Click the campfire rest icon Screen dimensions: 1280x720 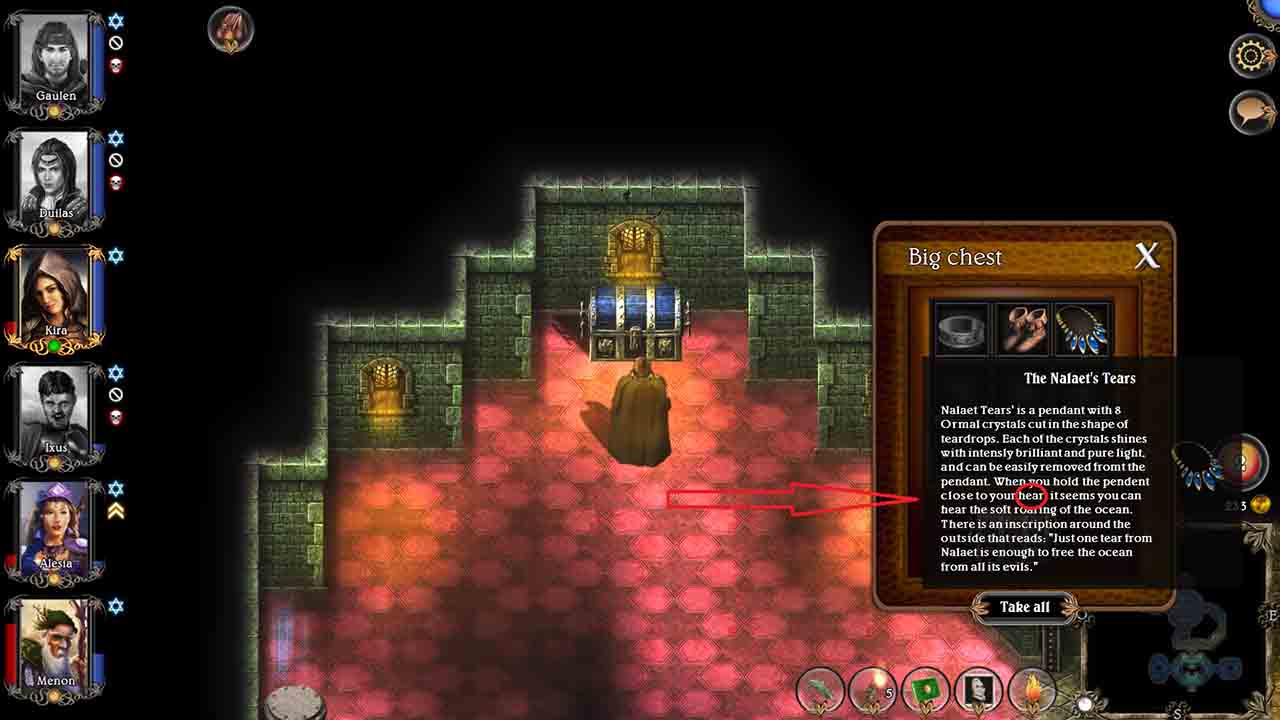pyautogui.click(x=230, y=30)
